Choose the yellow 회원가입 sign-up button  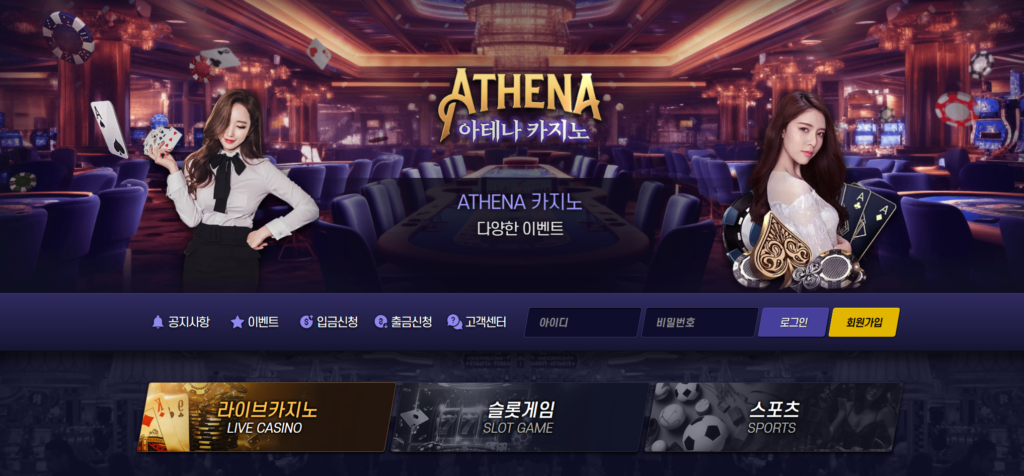coord(864,322)
